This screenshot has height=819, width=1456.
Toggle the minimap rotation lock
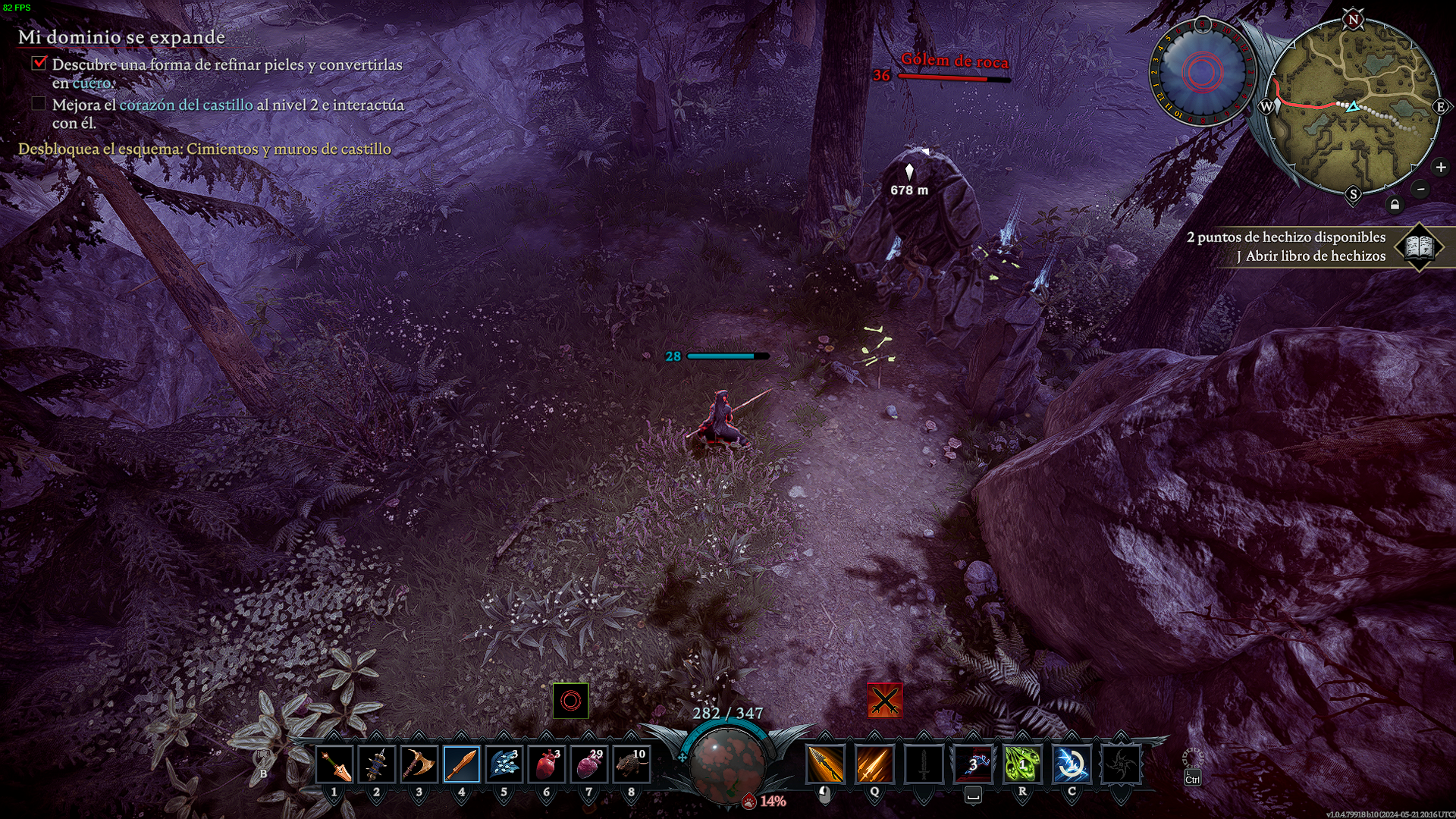[x=1395, y=205]
